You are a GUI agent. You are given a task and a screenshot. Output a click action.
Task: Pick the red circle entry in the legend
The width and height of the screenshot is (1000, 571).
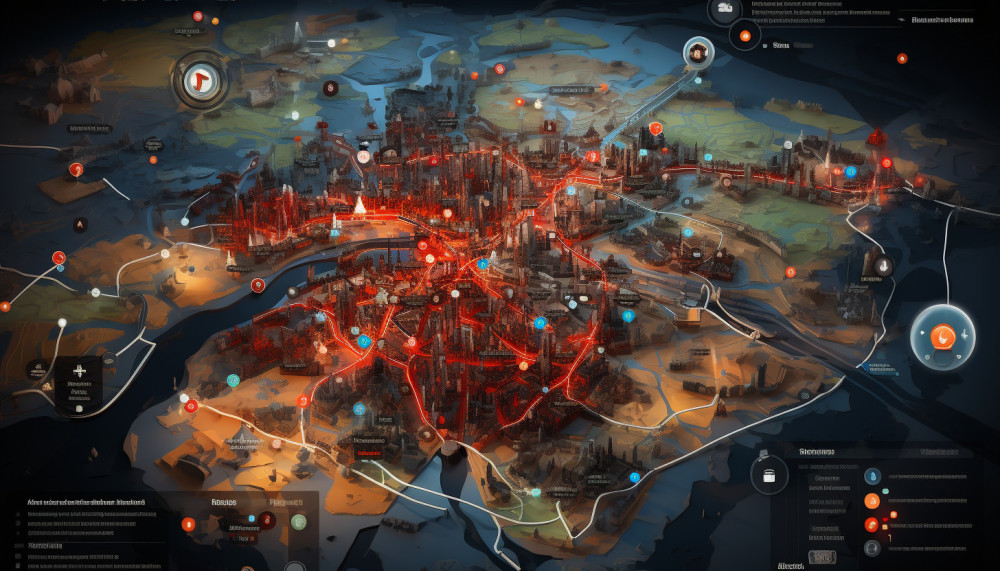(871, 524)
